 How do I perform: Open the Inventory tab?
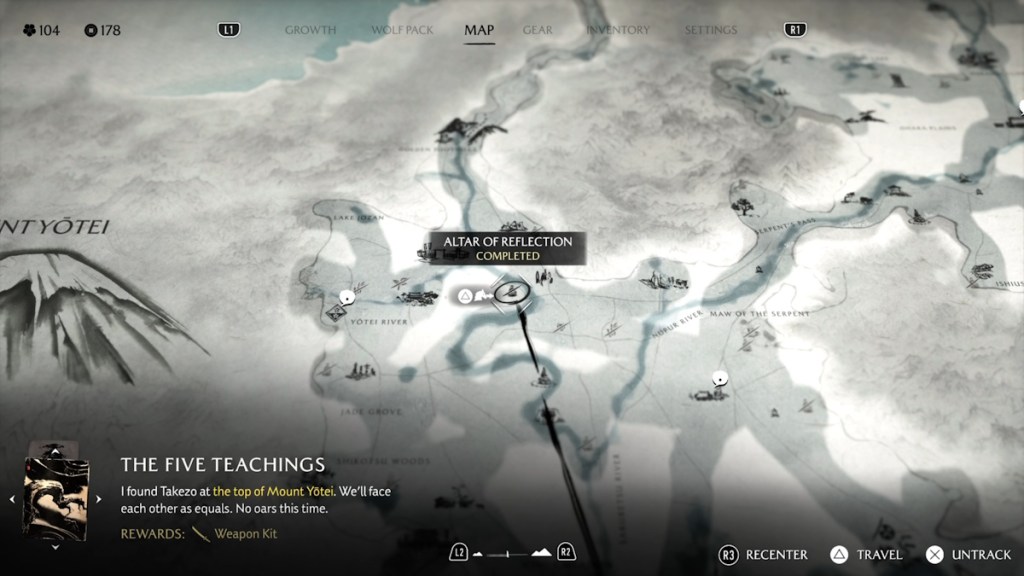pos(618,30)
